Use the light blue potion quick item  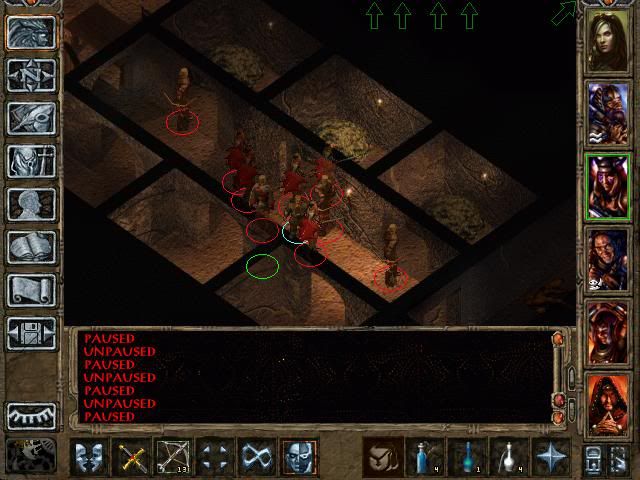(424, 457)
